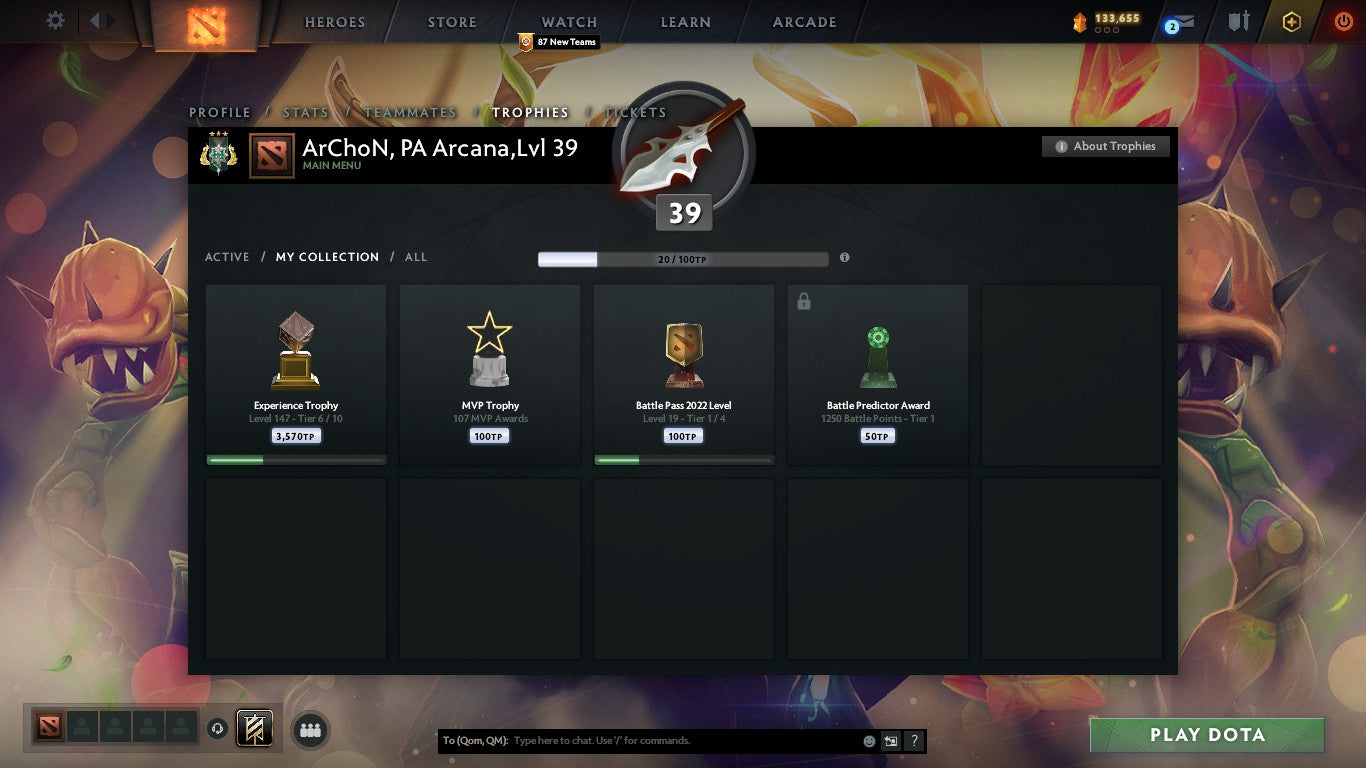The height and width of the screenshot is (768, 1366).
Task: Click the About Trophies button
Action: 1105,146
